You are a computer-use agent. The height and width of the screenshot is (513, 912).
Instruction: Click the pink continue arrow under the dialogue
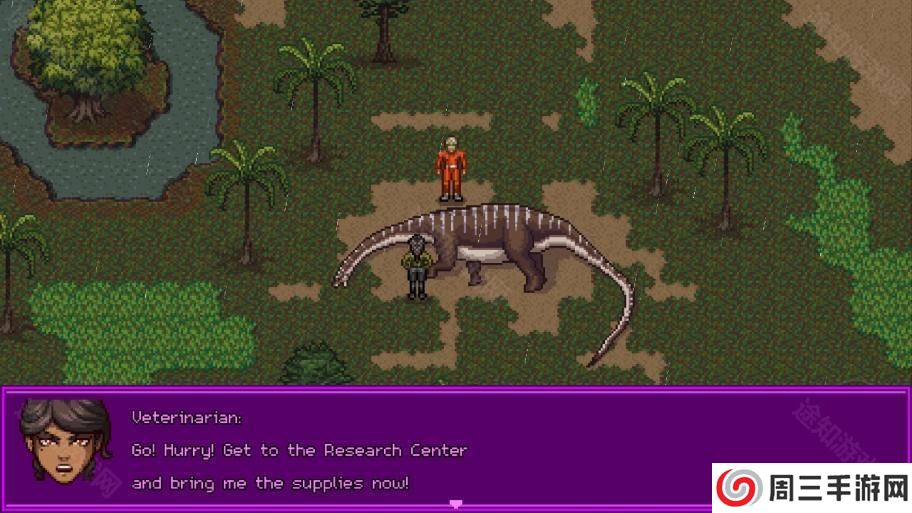tap(456, 504)
